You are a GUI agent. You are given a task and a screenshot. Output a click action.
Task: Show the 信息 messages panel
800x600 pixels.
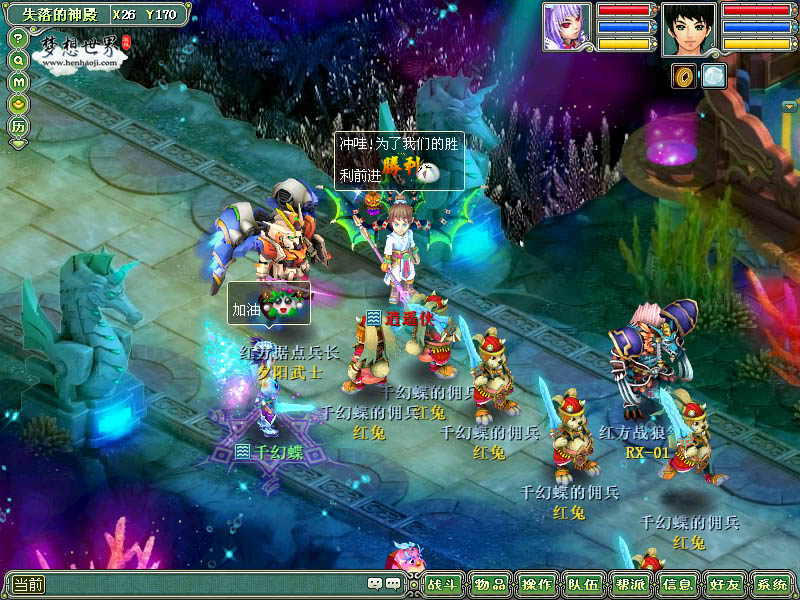pos(677,585)
